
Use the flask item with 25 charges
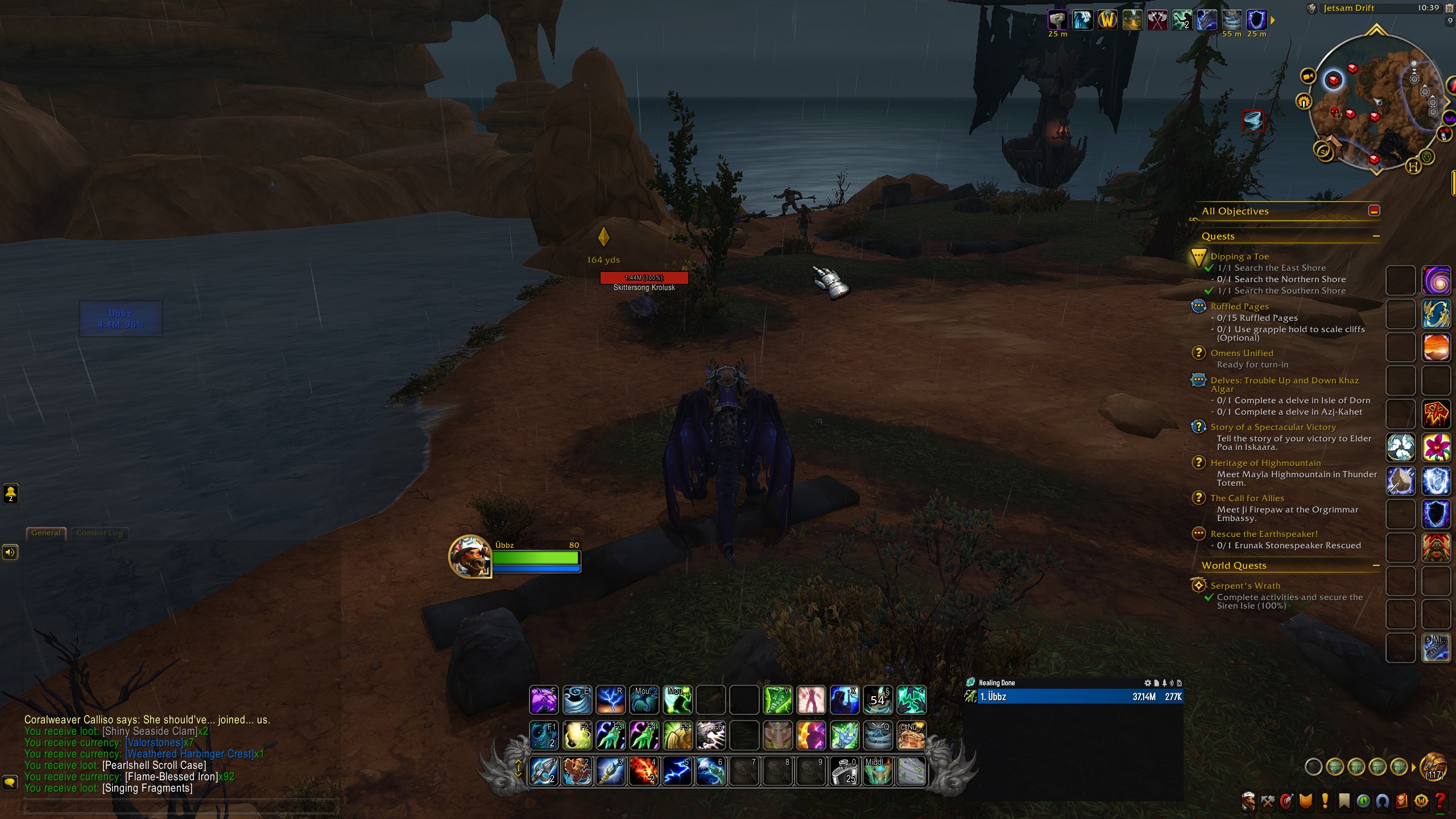click(x=844, y=771)
